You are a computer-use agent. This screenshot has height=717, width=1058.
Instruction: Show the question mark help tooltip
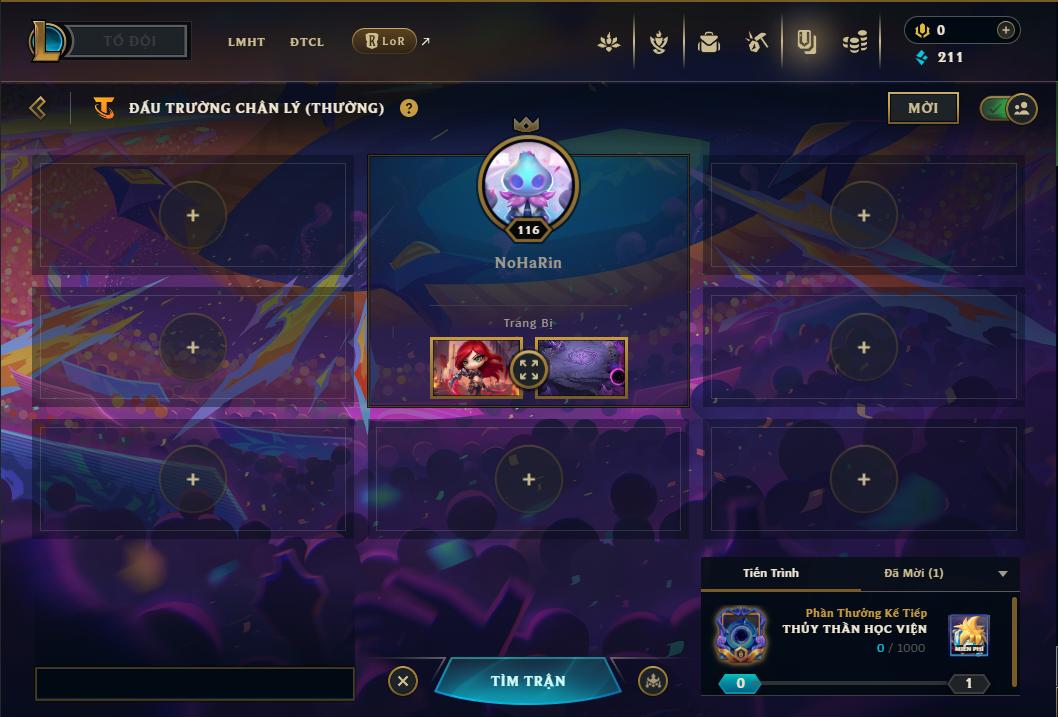click(x=409, y=108)
